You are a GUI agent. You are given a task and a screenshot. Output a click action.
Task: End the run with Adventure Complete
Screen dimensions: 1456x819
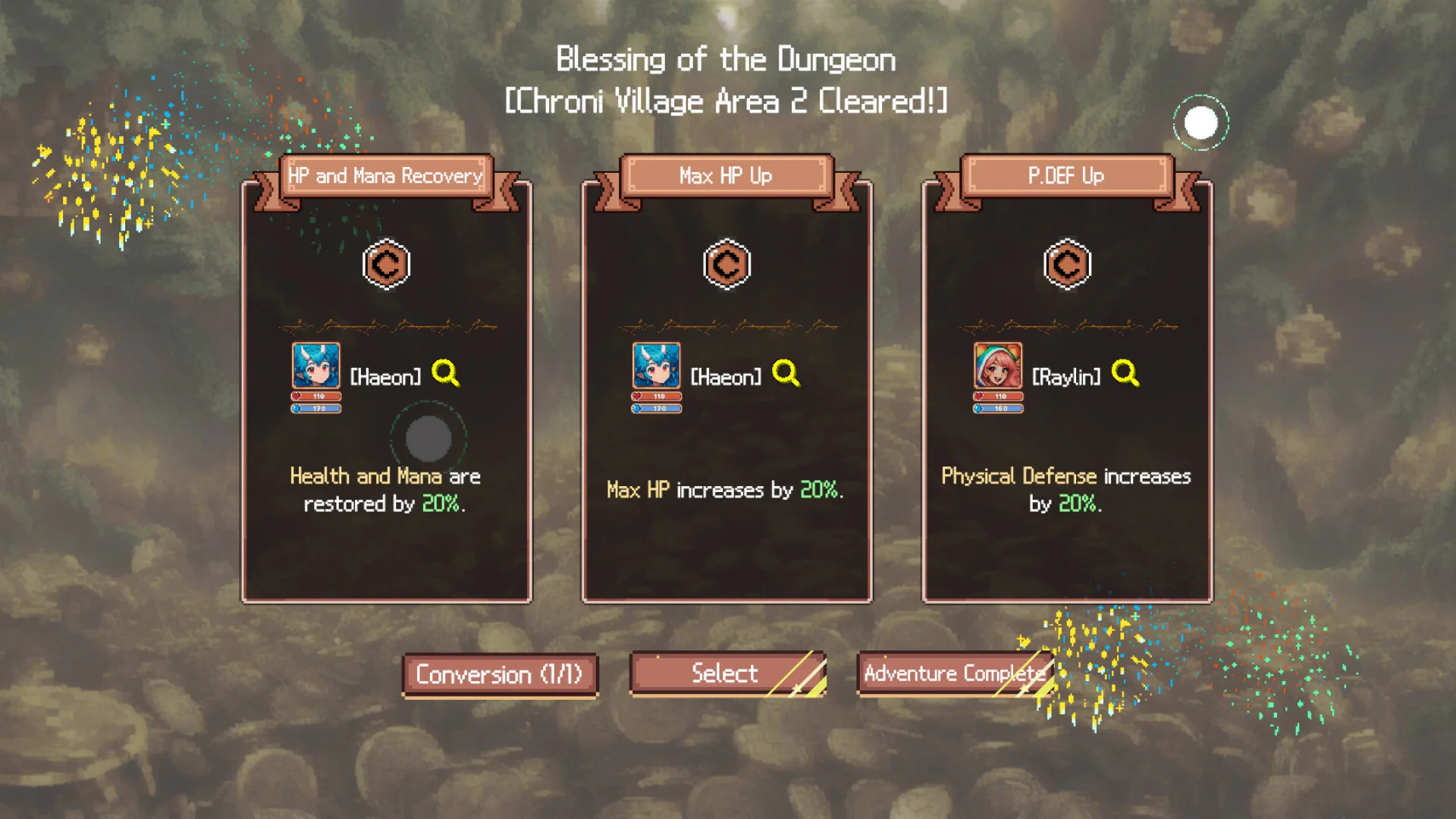pyautogui.click(x=955, y=673)
